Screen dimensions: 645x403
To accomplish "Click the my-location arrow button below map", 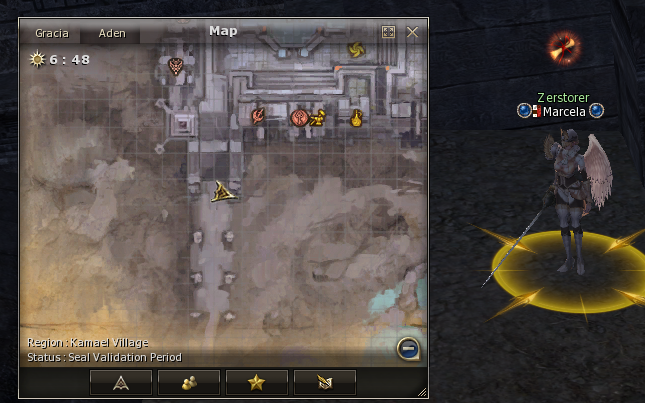I will (121, 381).
